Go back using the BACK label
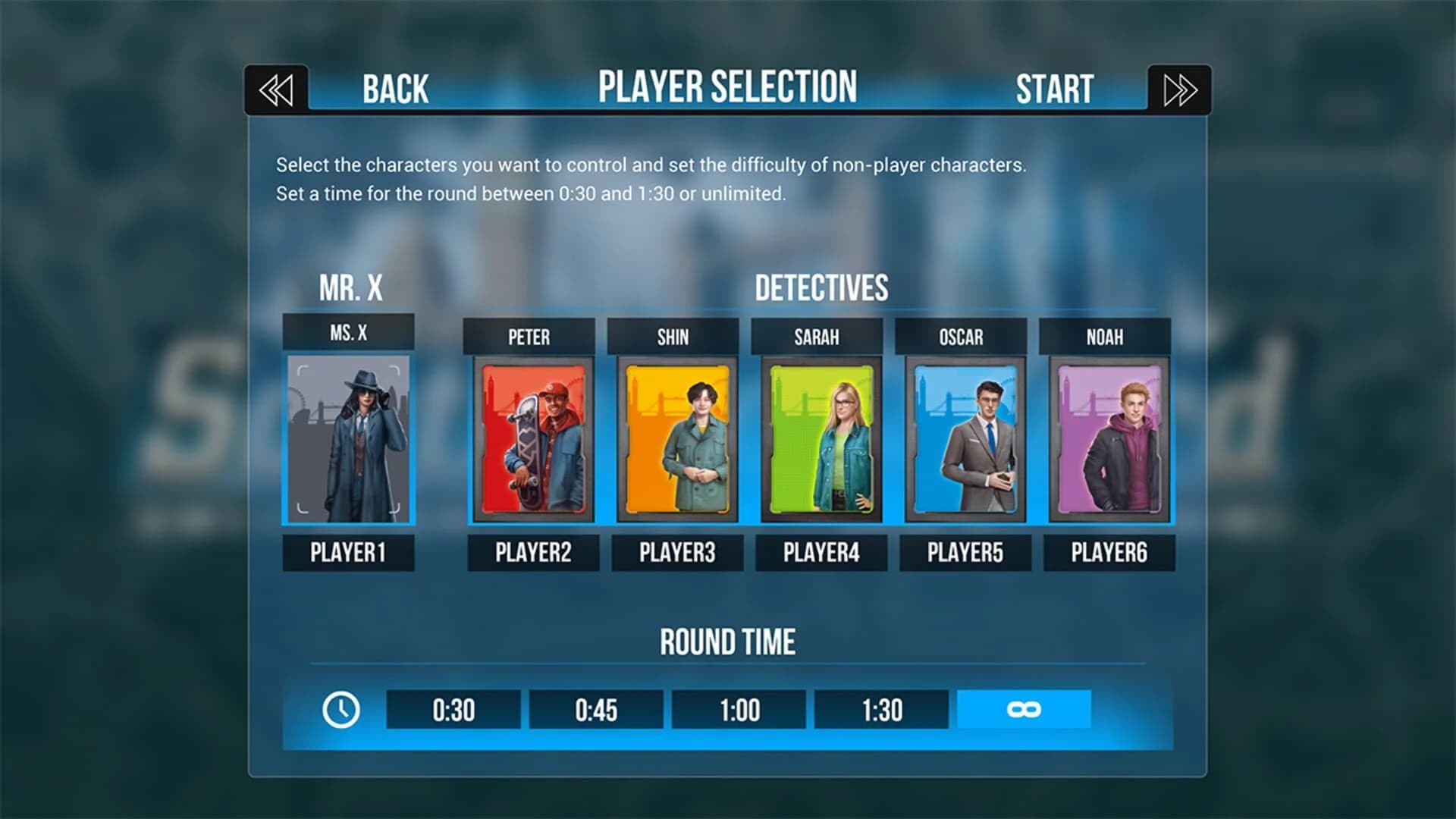 (394, 89)
